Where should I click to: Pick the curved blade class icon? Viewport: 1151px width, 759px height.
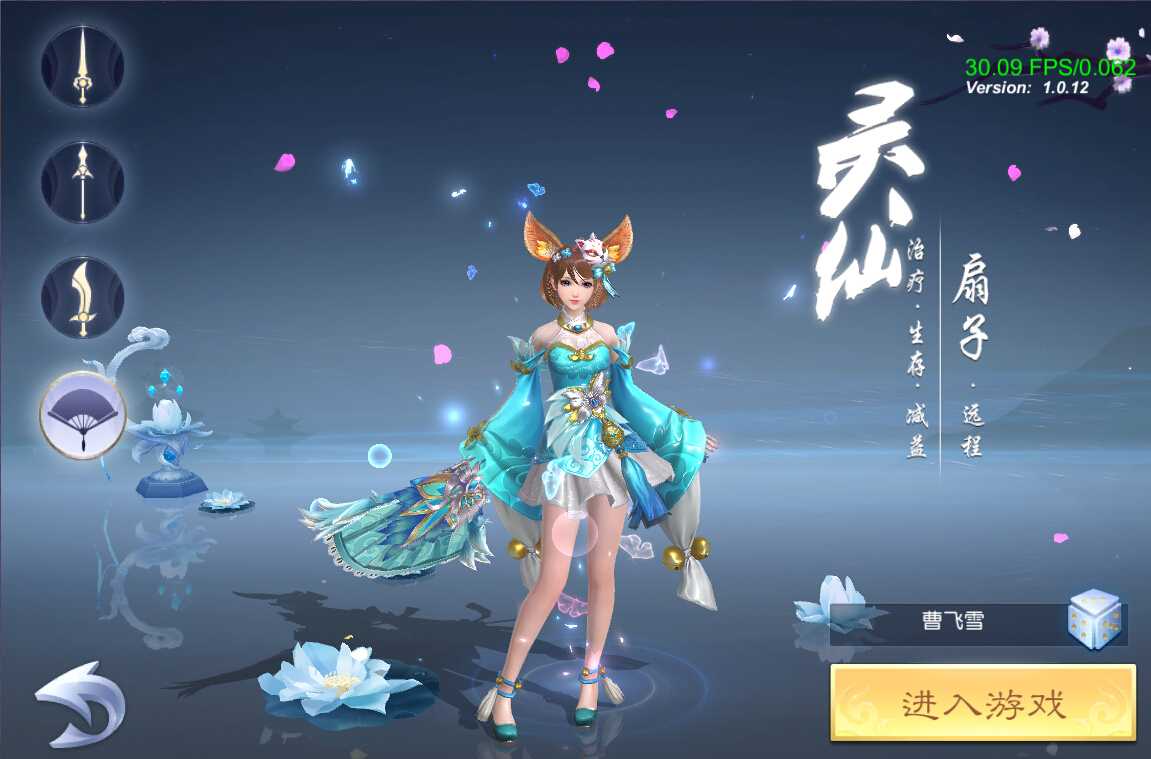tap(83, 297)
